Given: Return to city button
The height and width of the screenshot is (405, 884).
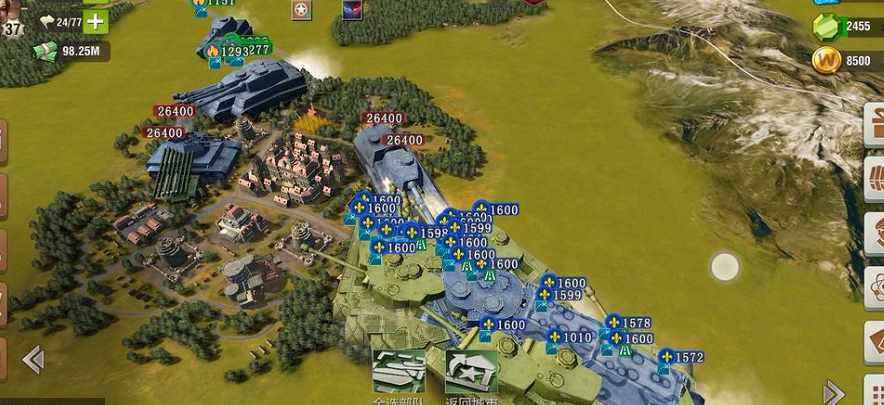Looking at the screenshot, I should tap(471, 372).
